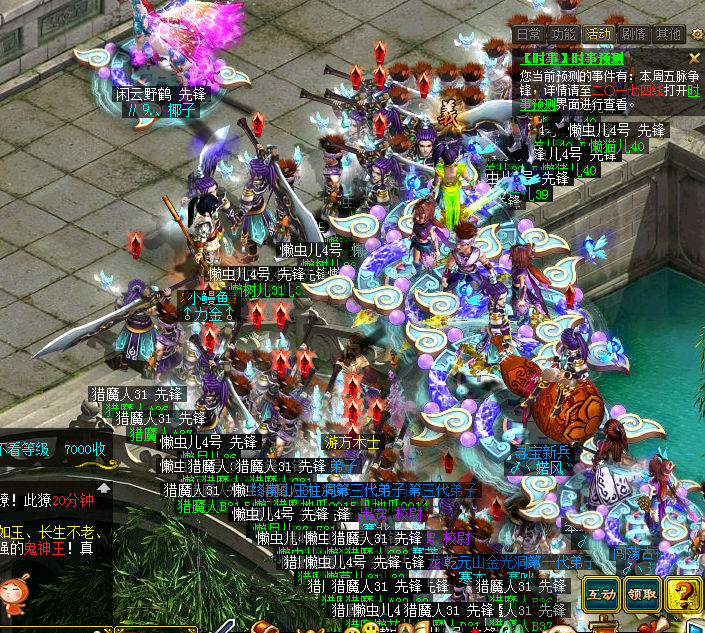Switch to the 其他 tab
This screenshot has height=633, width=705.
point(667,34)
